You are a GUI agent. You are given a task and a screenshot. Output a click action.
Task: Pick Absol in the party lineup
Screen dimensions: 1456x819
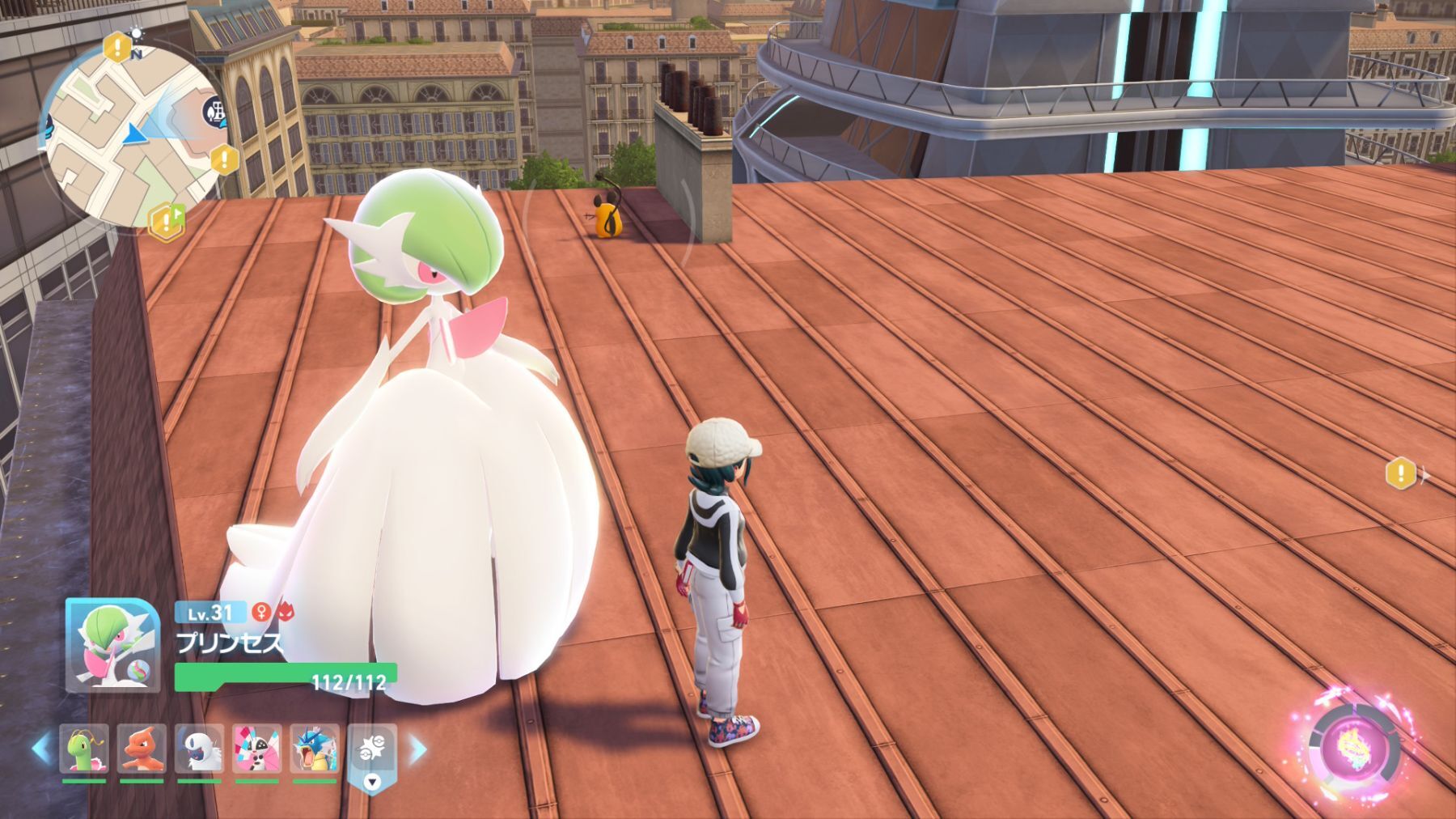(x=199, y=749)
